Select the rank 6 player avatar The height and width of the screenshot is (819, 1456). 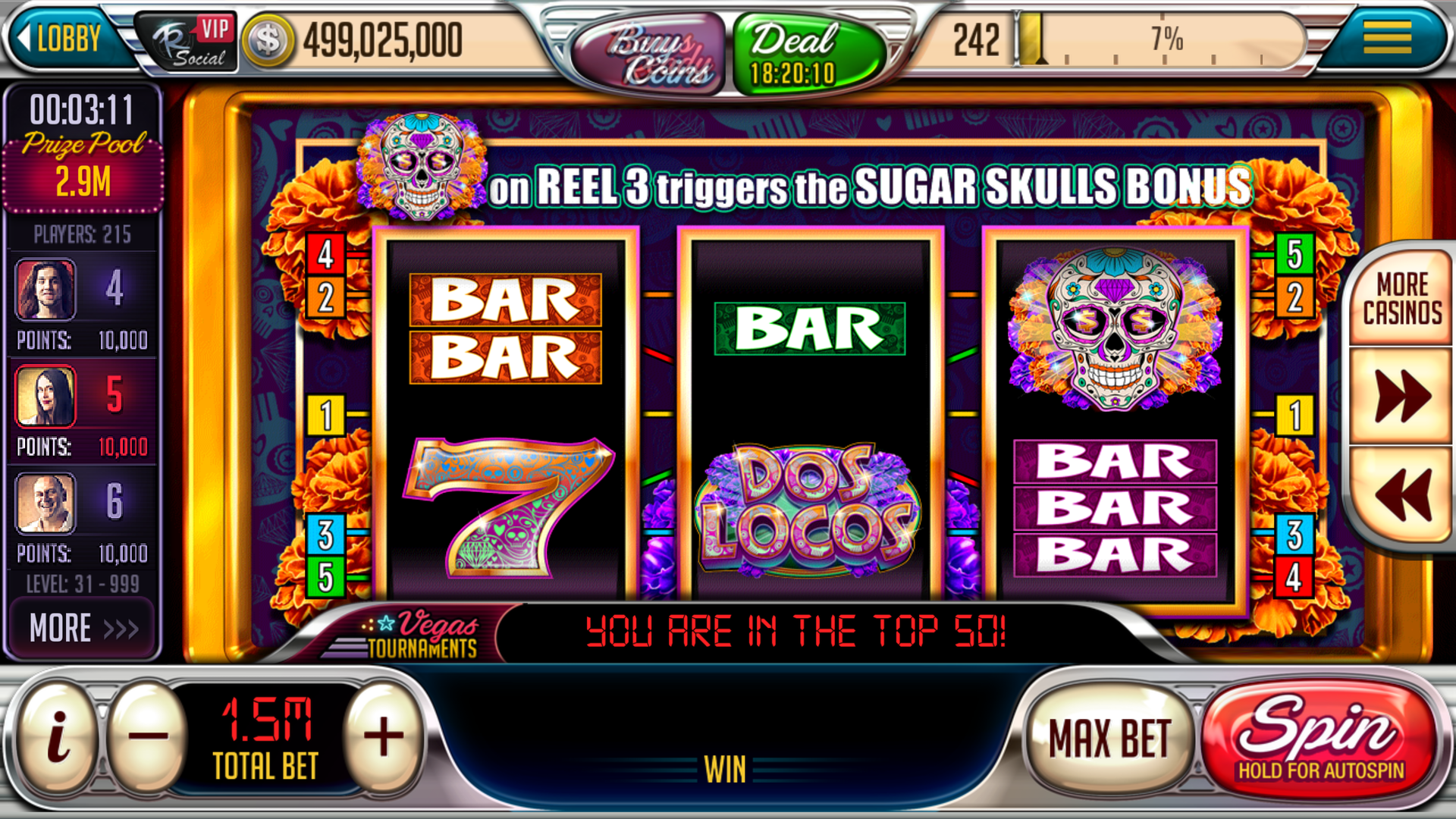tap(46, 502)
